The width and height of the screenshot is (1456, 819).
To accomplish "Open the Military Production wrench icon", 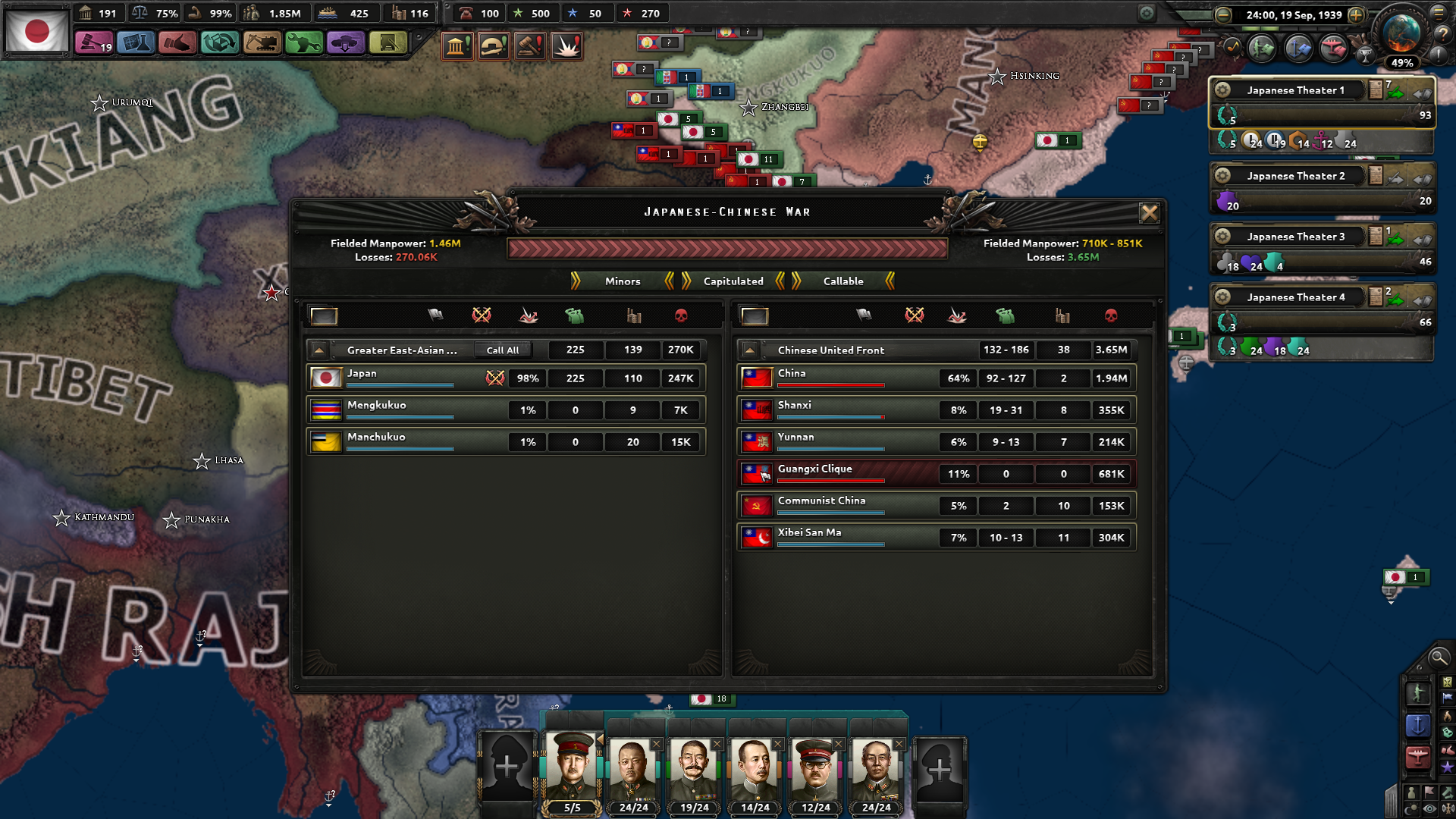I will [x=303, y=43].
